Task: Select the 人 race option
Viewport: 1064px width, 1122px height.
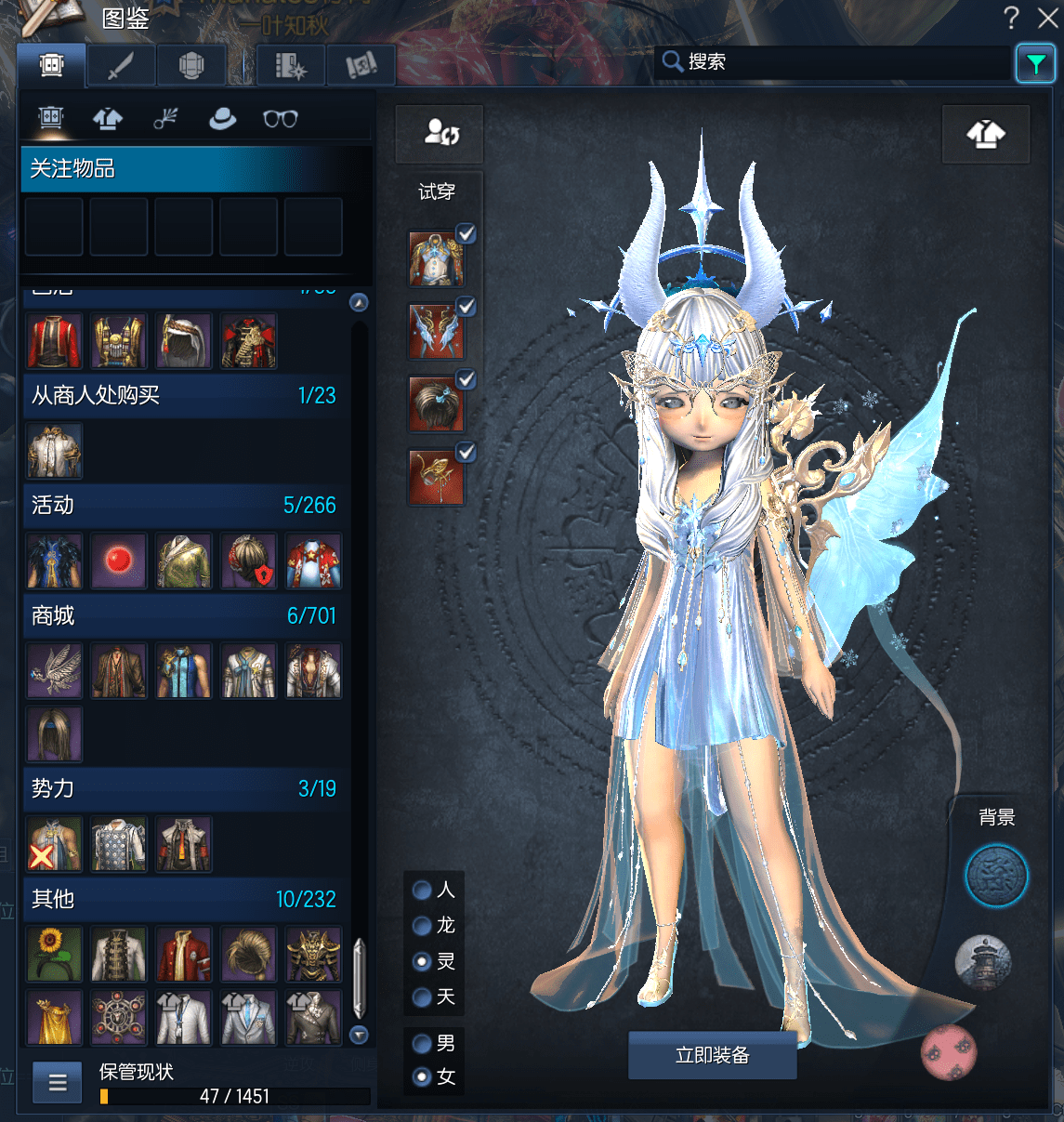Action: pyautogui.click(x=423, y=891)
